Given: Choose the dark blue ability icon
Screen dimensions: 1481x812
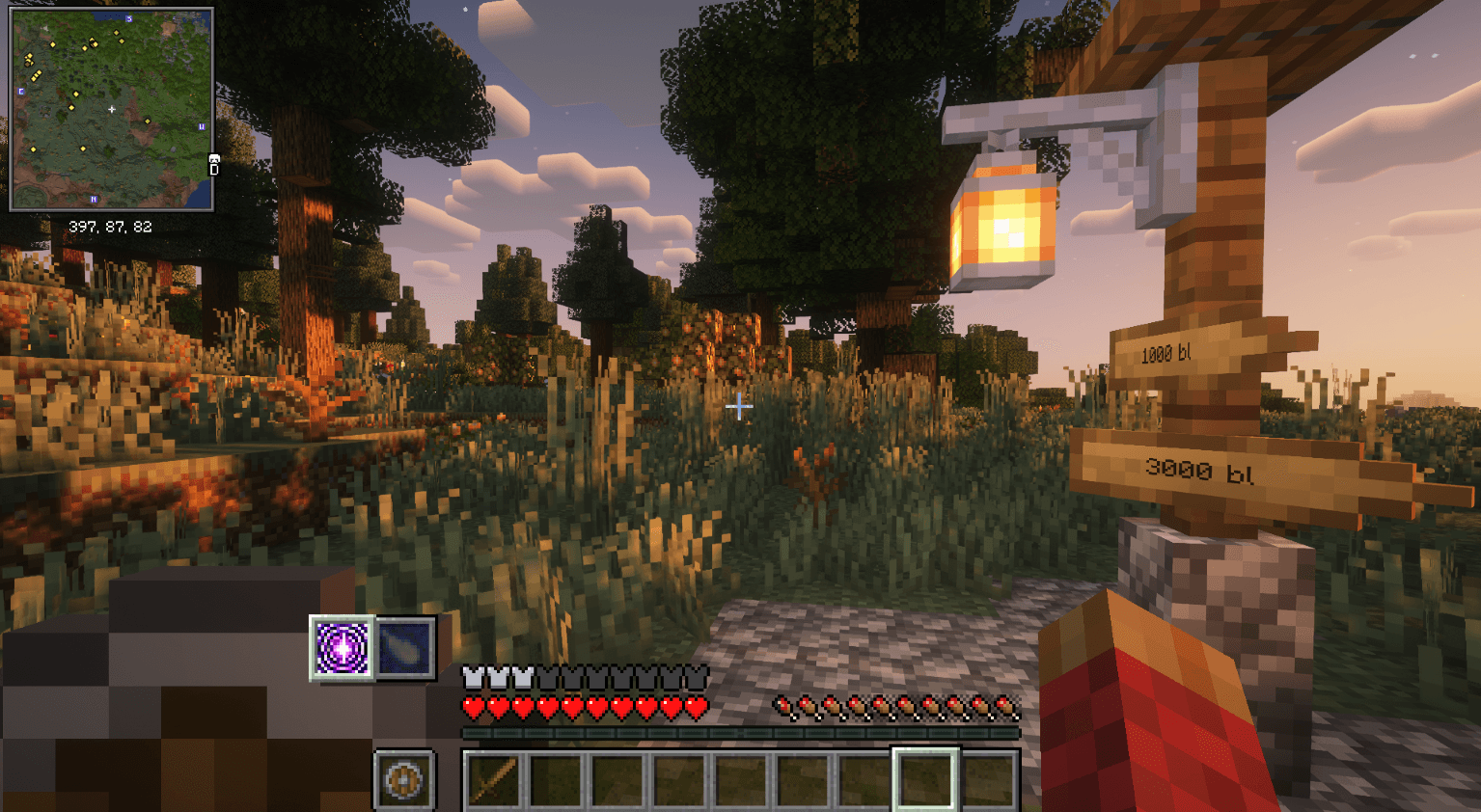Looking at the screenshot, I should (404, 647).
